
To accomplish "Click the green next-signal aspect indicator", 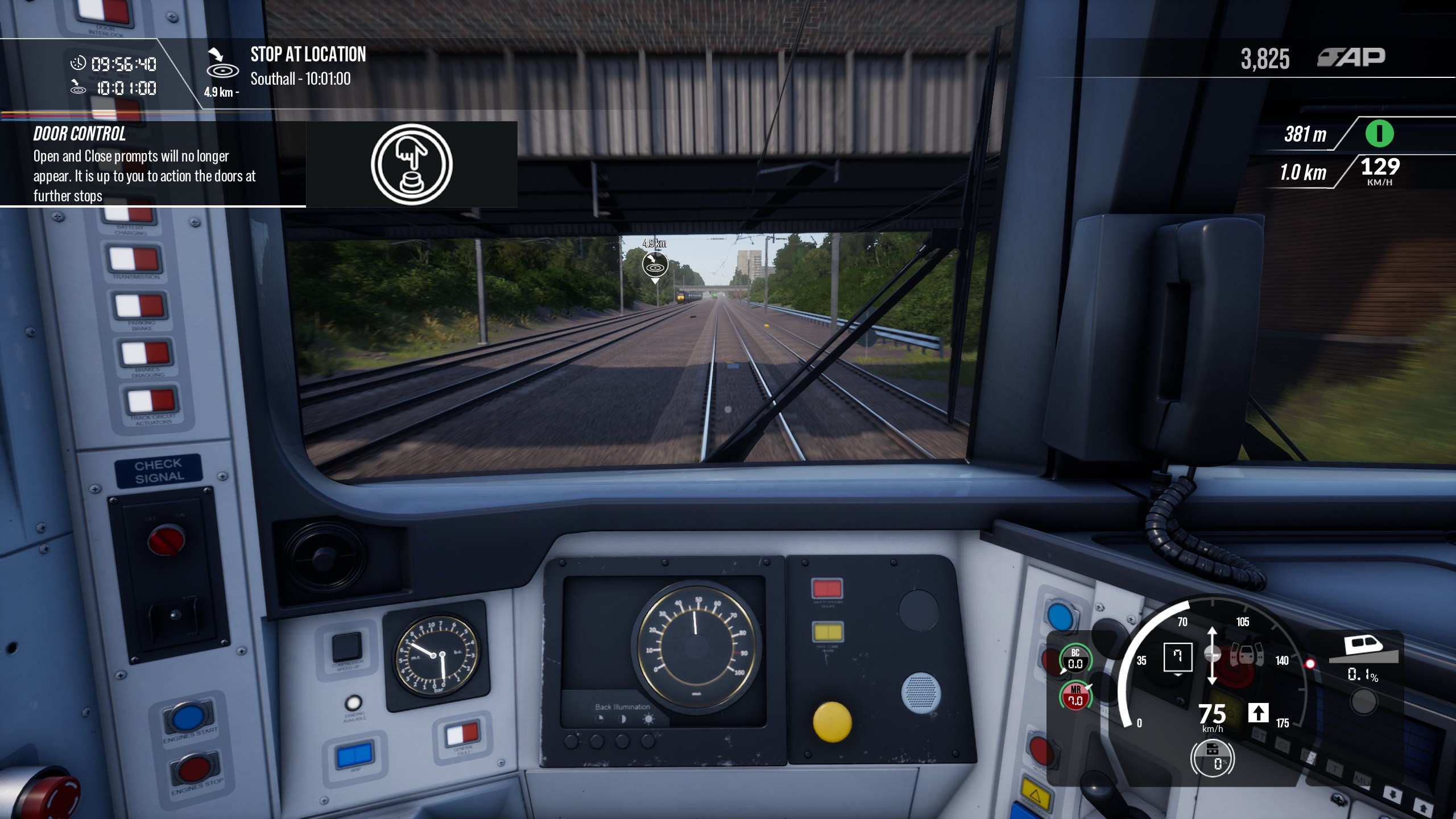I will (x=1379, y=134).
